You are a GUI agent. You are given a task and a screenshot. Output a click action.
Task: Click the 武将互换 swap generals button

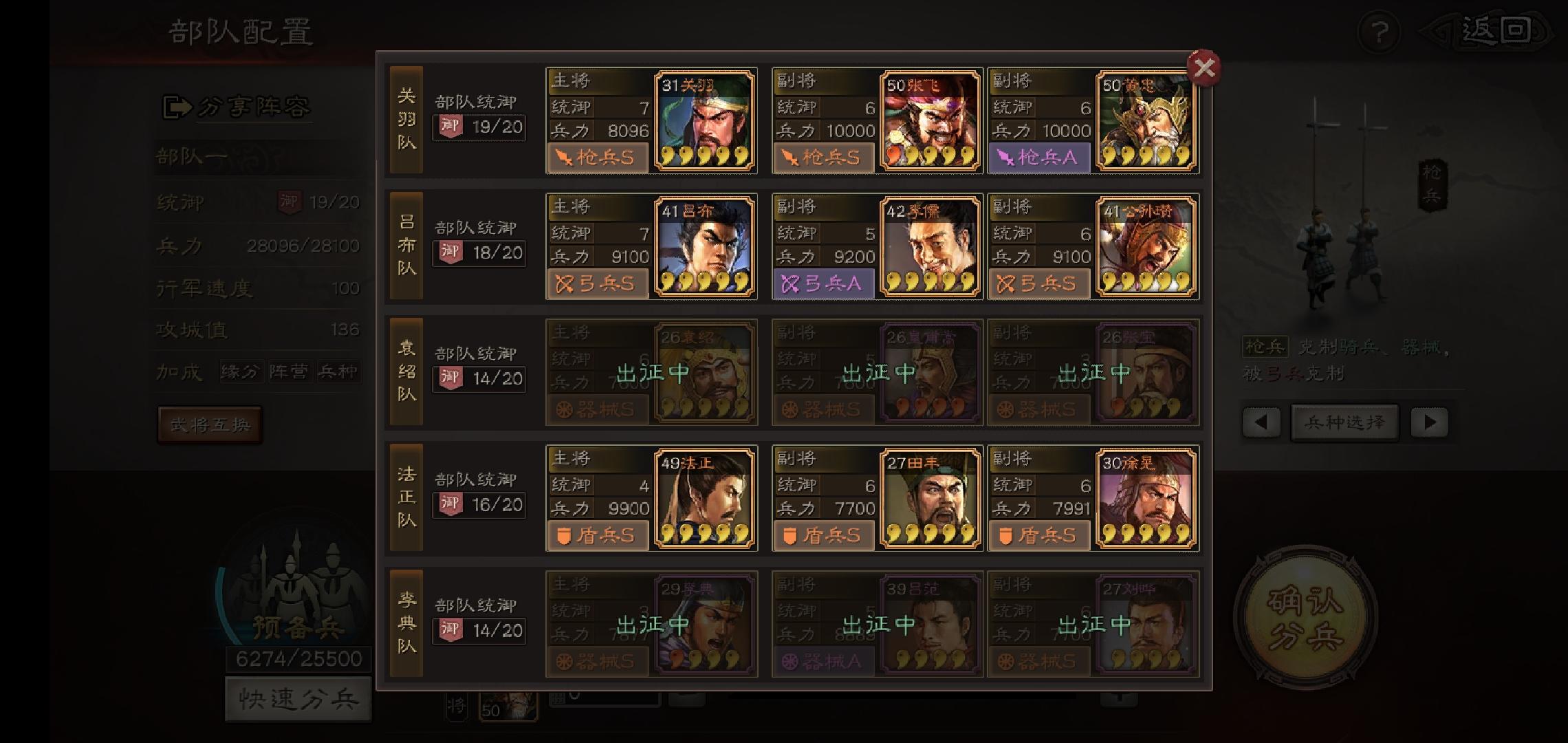[x=210, y=424]
